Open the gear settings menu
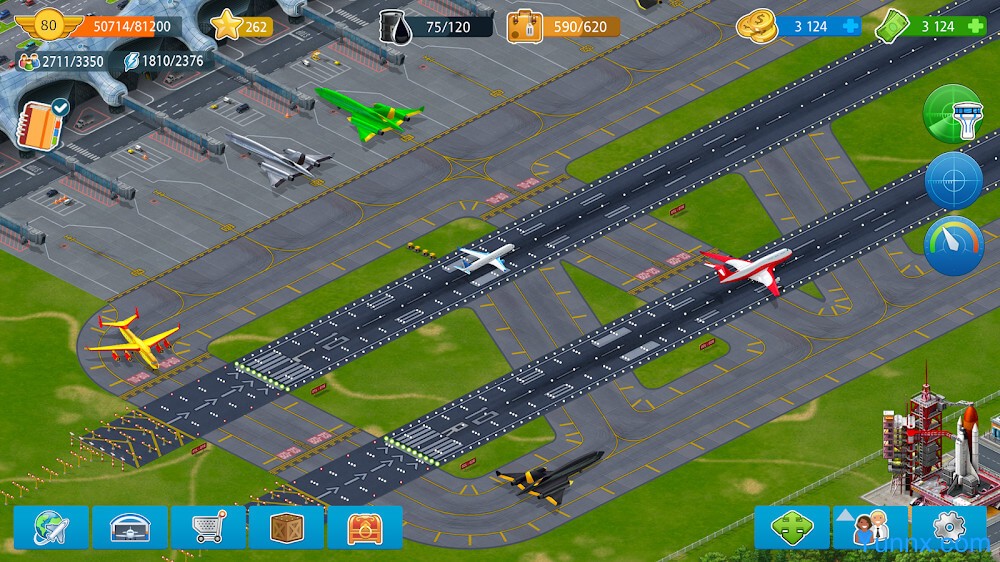The height and width of the screenshot is (562, 1000). 948,527
